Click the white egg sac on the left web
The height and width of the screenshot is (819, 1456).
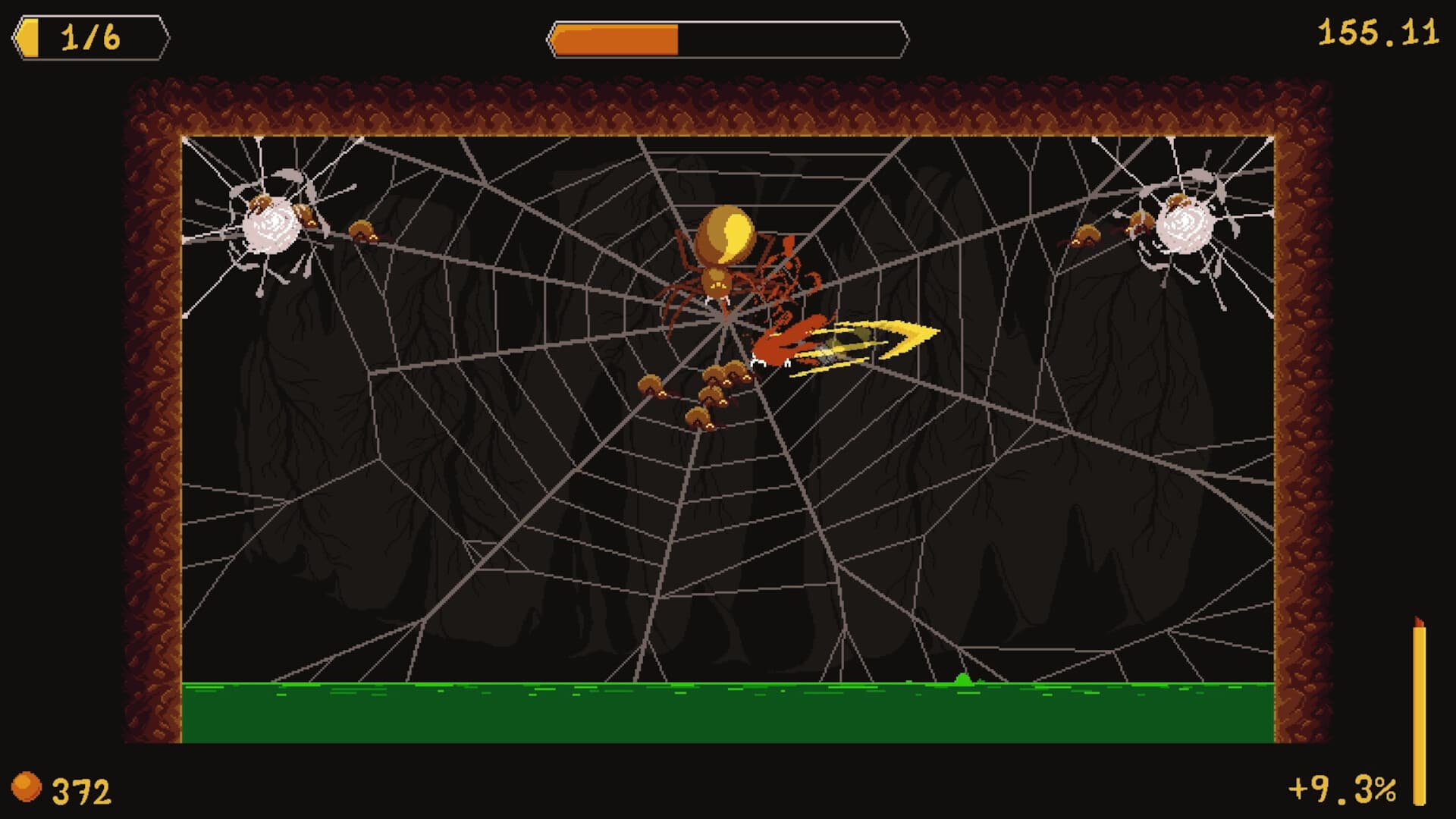(271, 227)
